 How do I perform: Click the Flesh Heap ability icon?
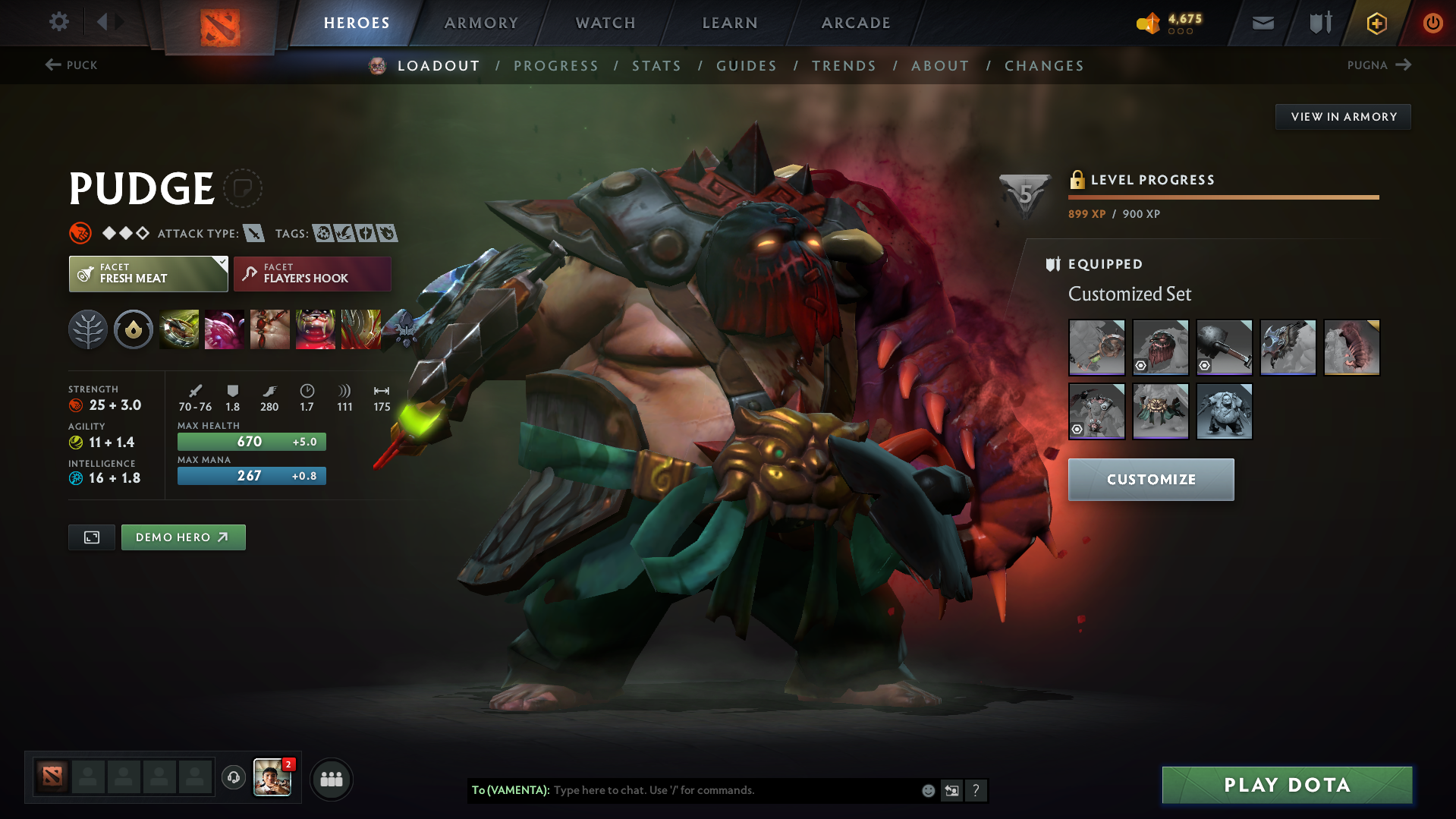click(x=270, y=329)
